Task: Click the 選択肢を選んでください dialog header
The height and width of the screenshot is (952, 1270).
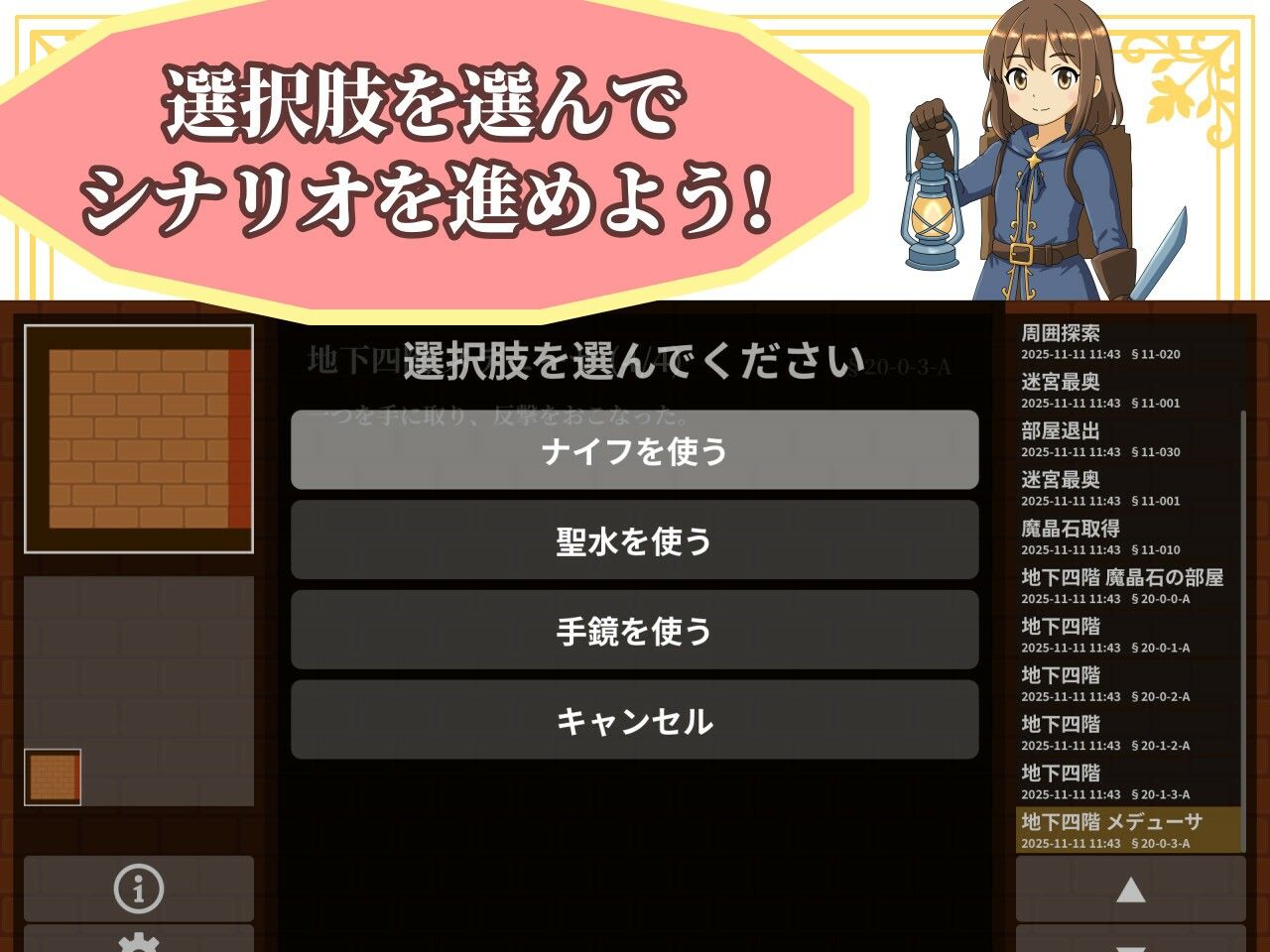Action: click(633, 360)
